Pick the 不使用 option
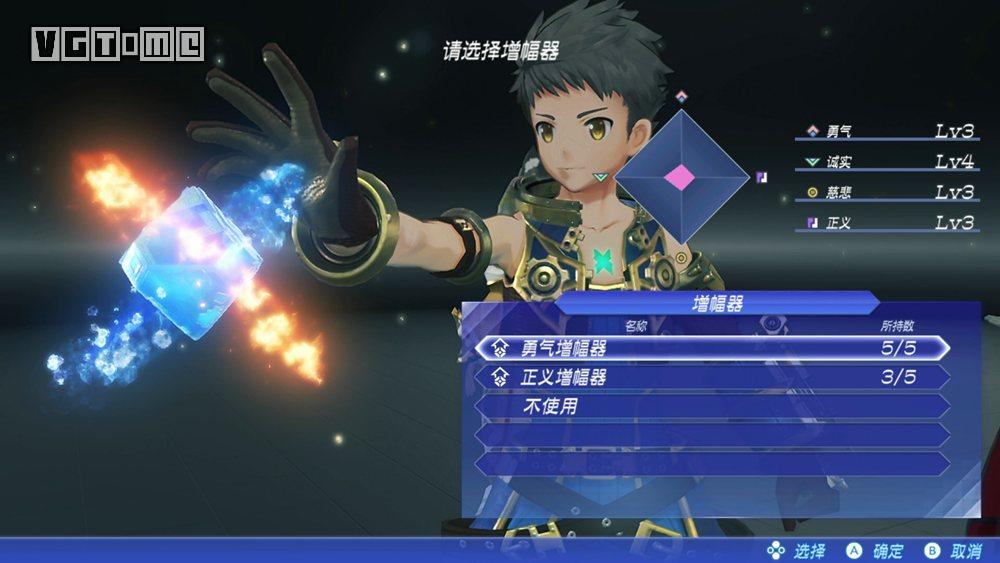The height and width of the screenshot is (563, 1000). (x=710, y=407)
